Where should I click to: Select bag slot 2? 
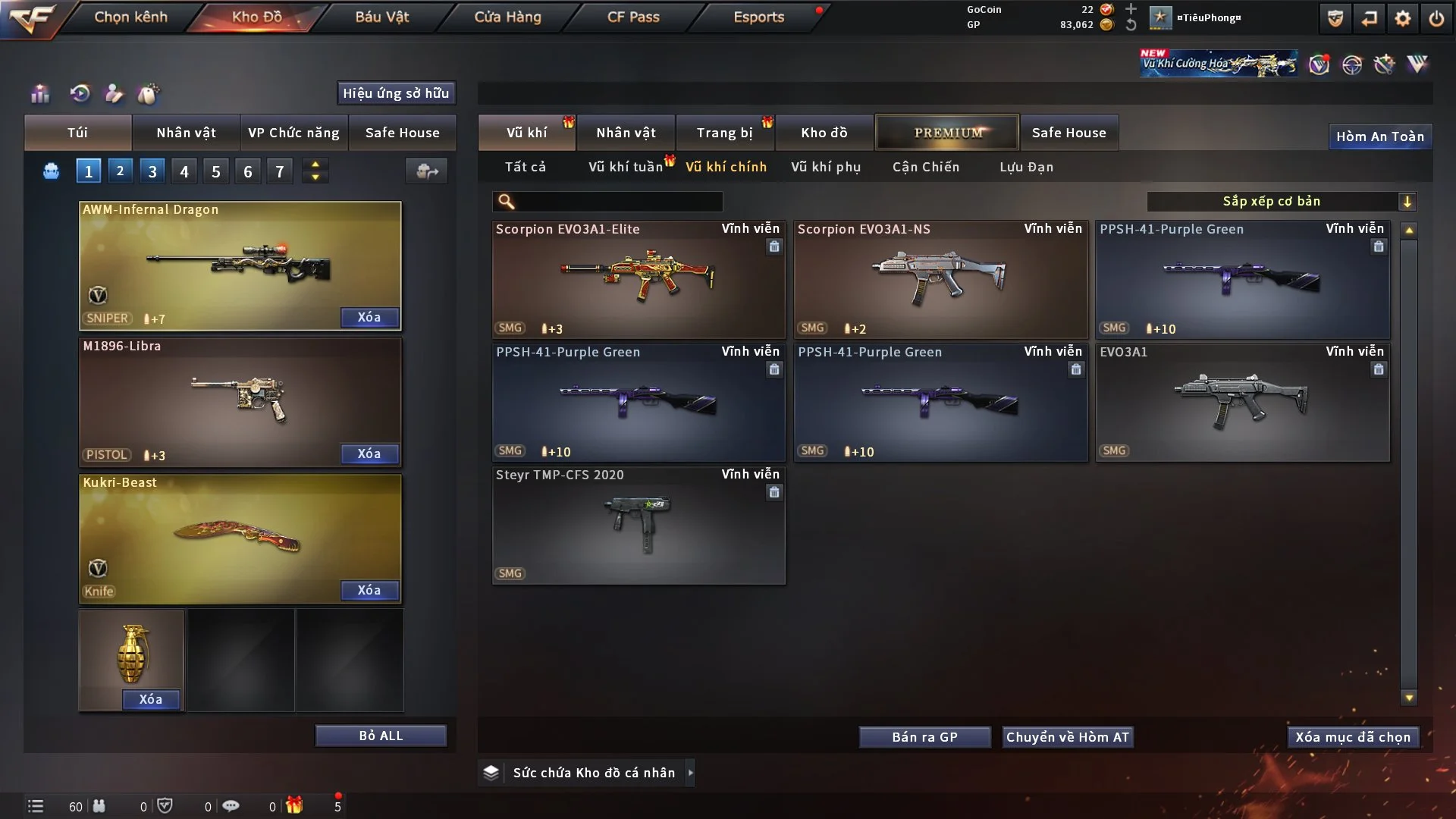point(120,170)
